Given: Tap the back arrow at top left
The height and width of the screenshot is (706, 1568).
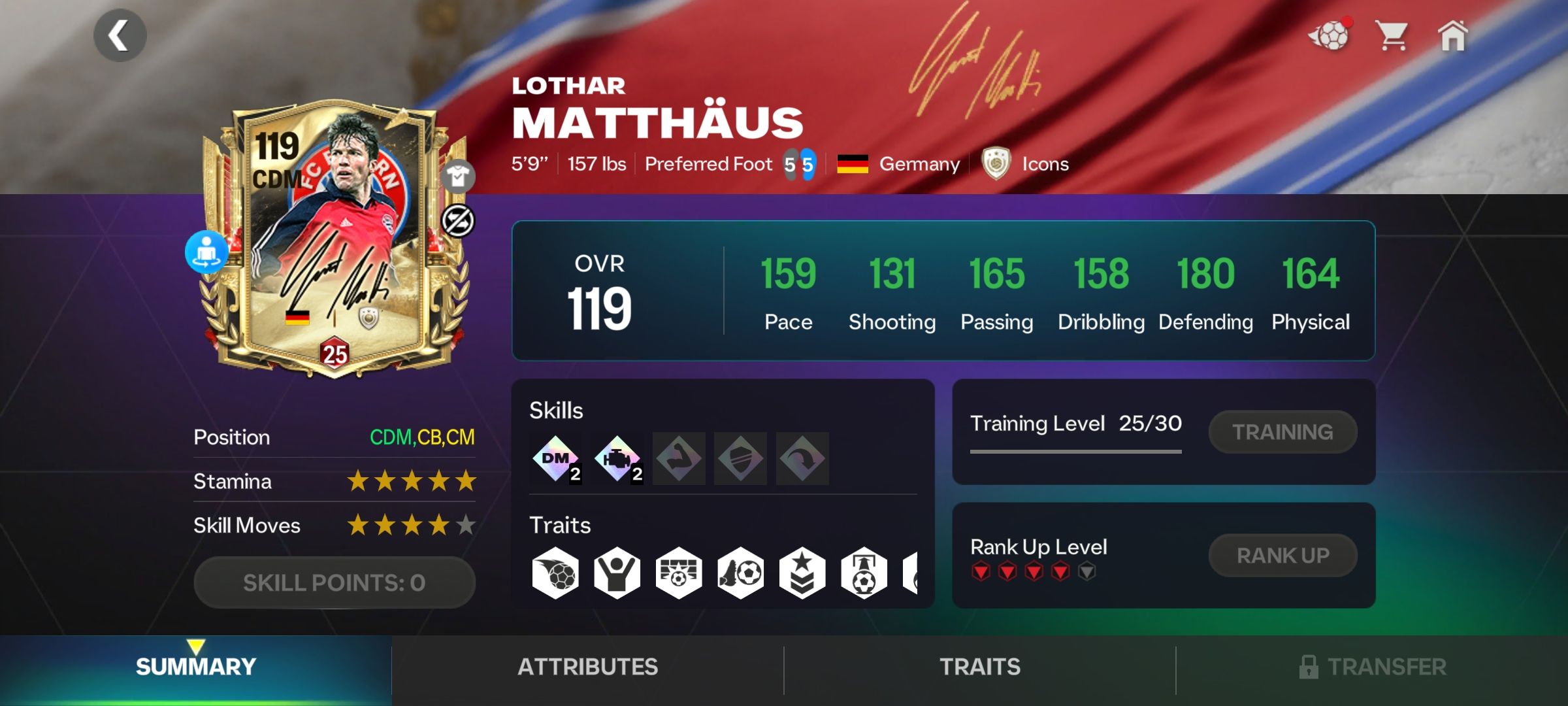Looking at the screenshot, I should (120, 35).
